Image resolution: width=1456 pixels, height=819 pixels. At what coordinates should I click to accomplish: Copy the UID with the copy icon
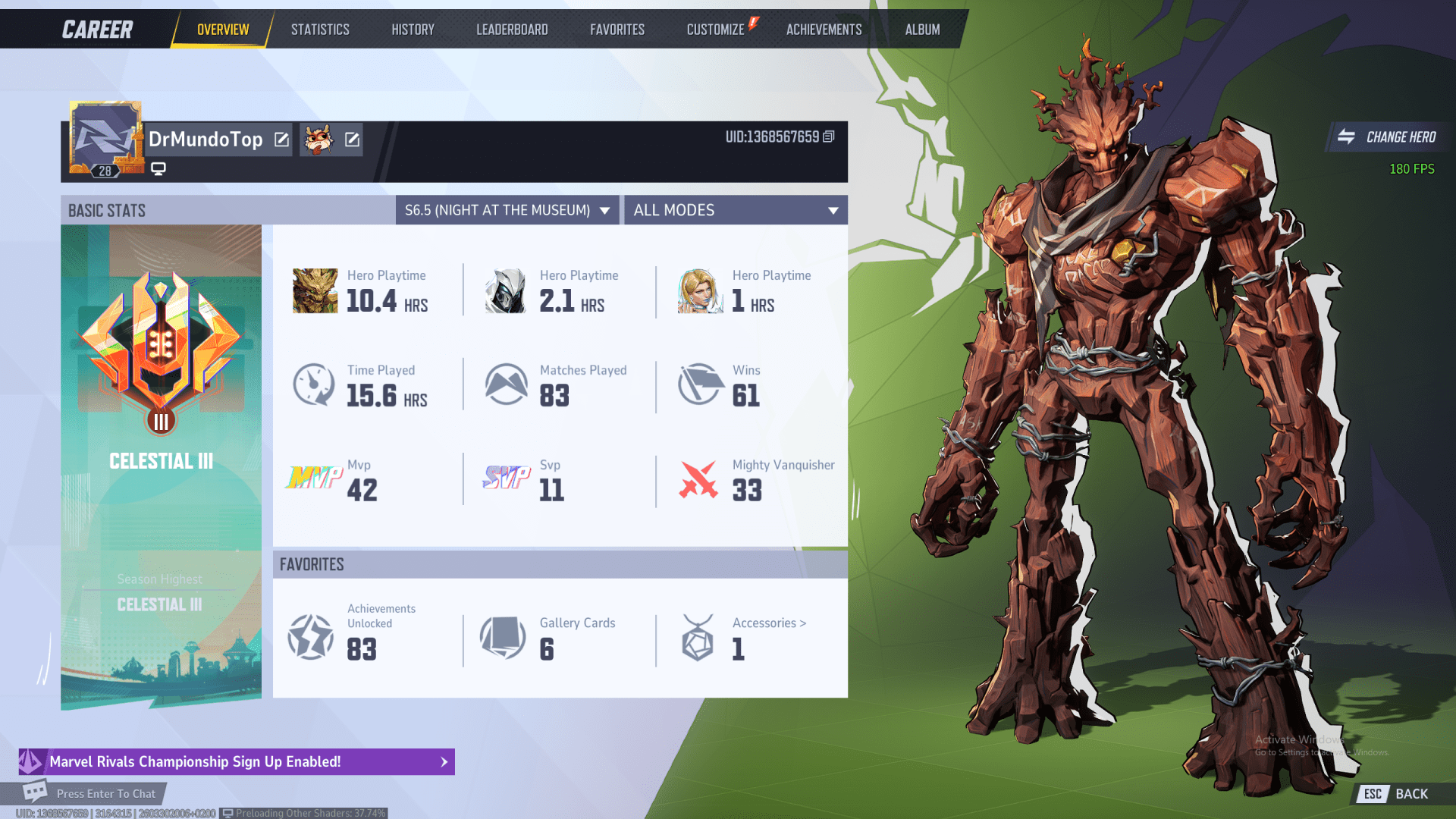coord(828,138)
